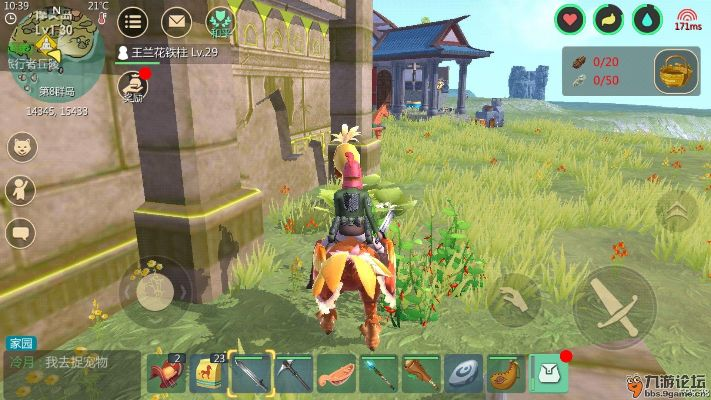711x400 pixels.
Task: Open the list menu button
Action: point(133,20)
